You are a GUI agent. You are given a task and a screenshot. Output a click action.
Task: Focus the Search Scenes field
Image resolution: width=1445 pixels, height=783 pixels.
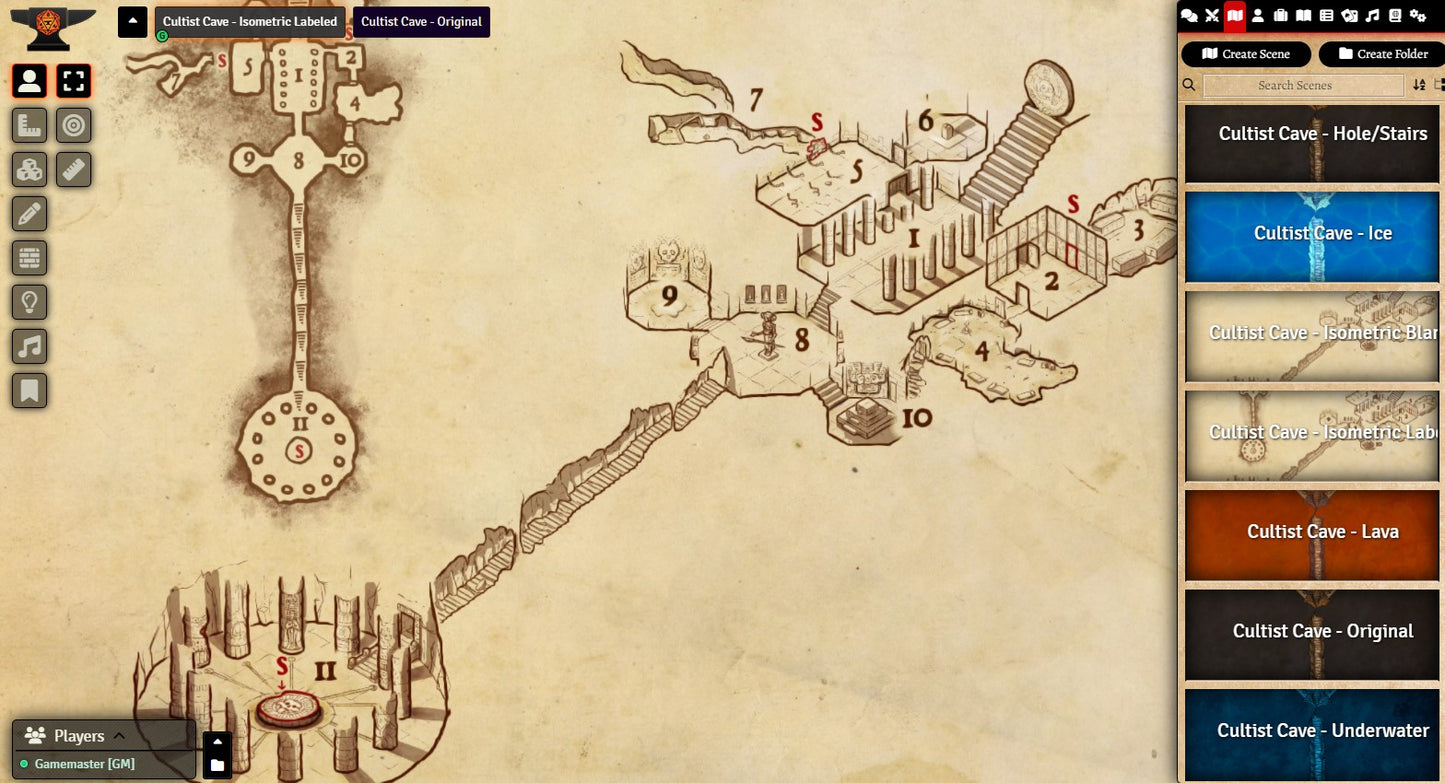tap(1303, 86)
